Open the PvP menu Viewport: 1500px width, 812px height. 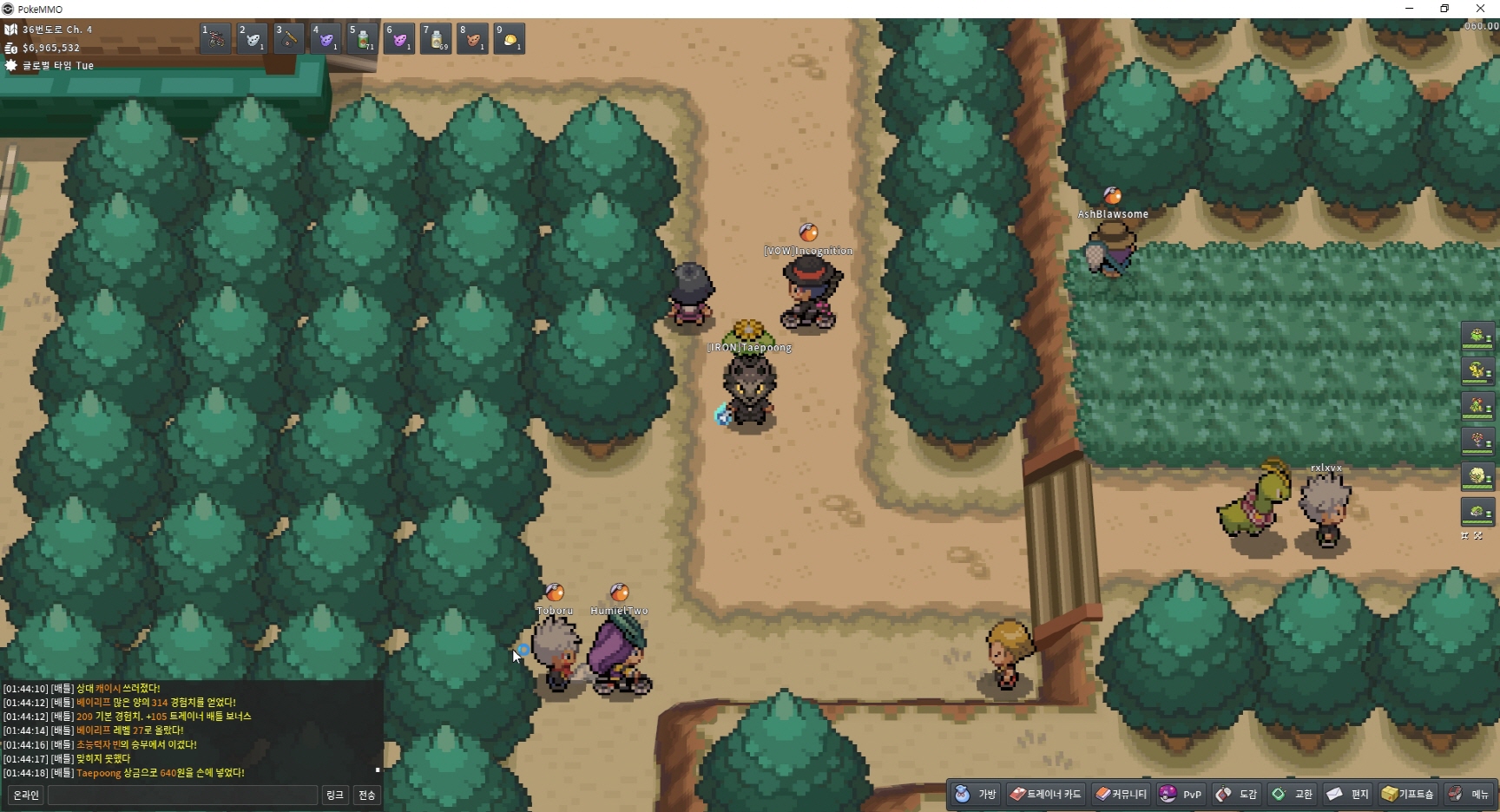click(1181, 794)
